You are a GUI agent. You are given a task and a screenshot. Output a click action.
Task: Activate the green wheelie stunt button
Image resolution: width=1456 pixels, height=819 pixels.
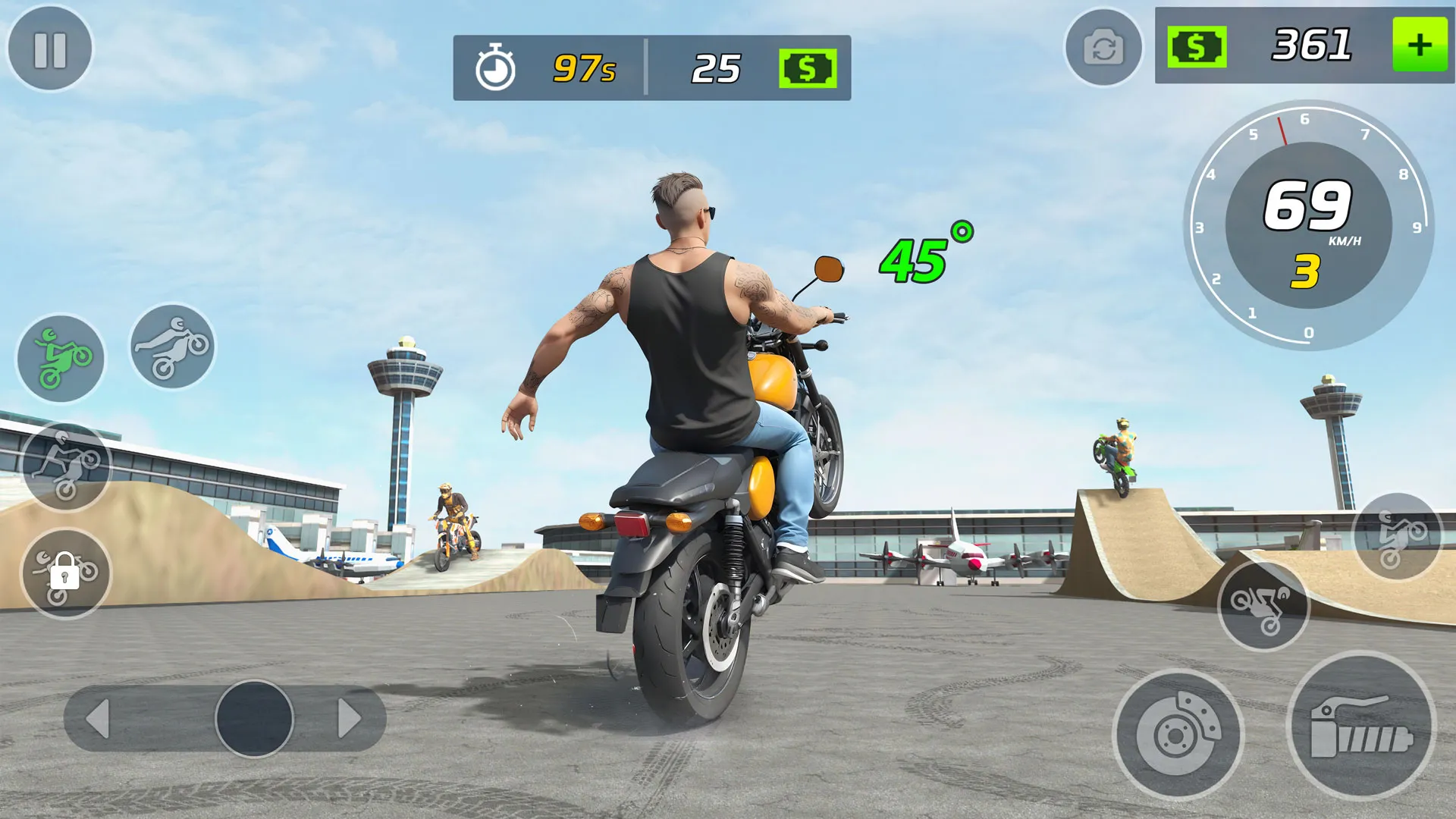click(61, 358)
